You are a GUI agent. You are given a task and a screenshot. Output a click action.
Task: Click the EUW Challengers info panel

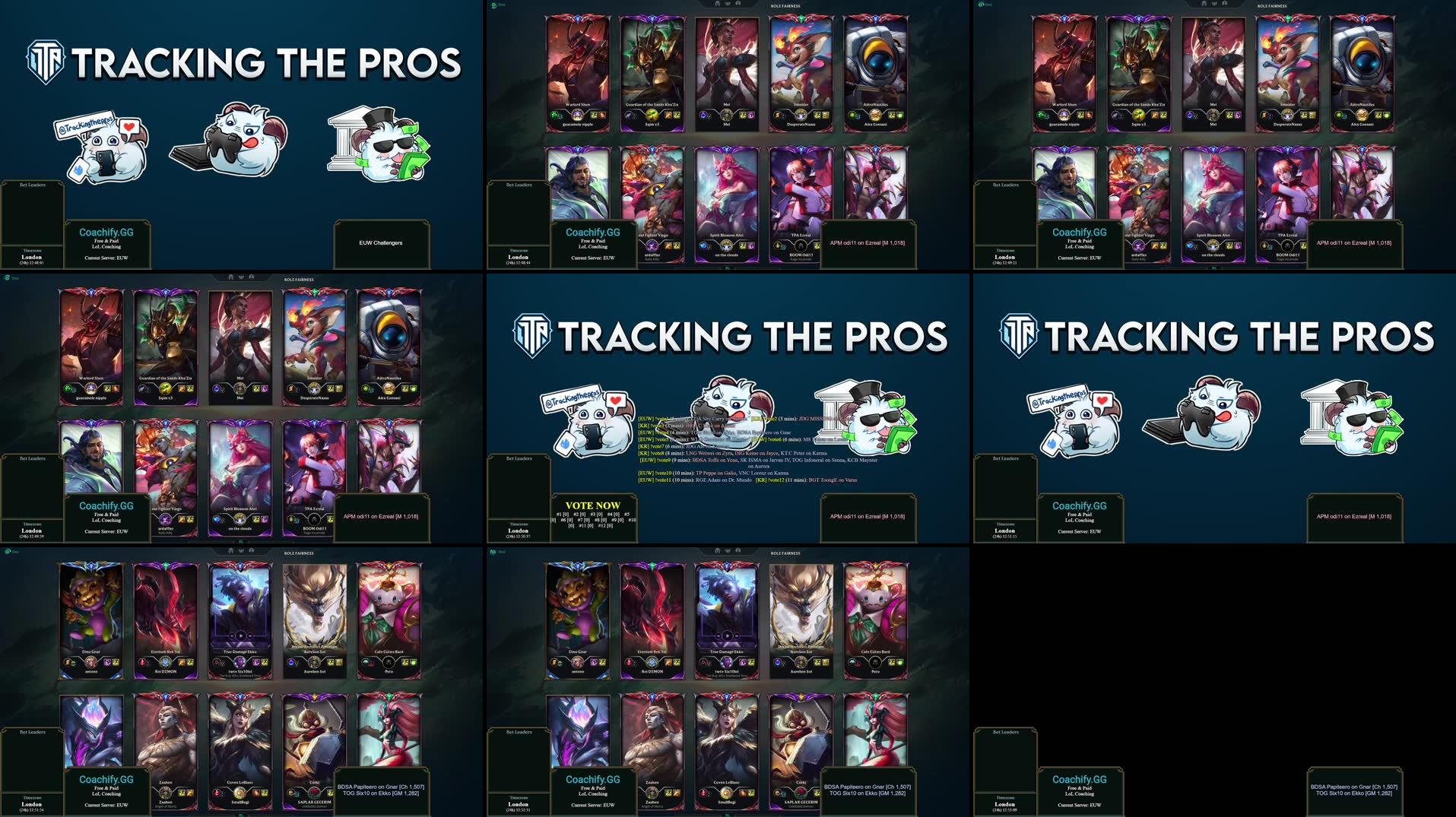click(381, 243)
